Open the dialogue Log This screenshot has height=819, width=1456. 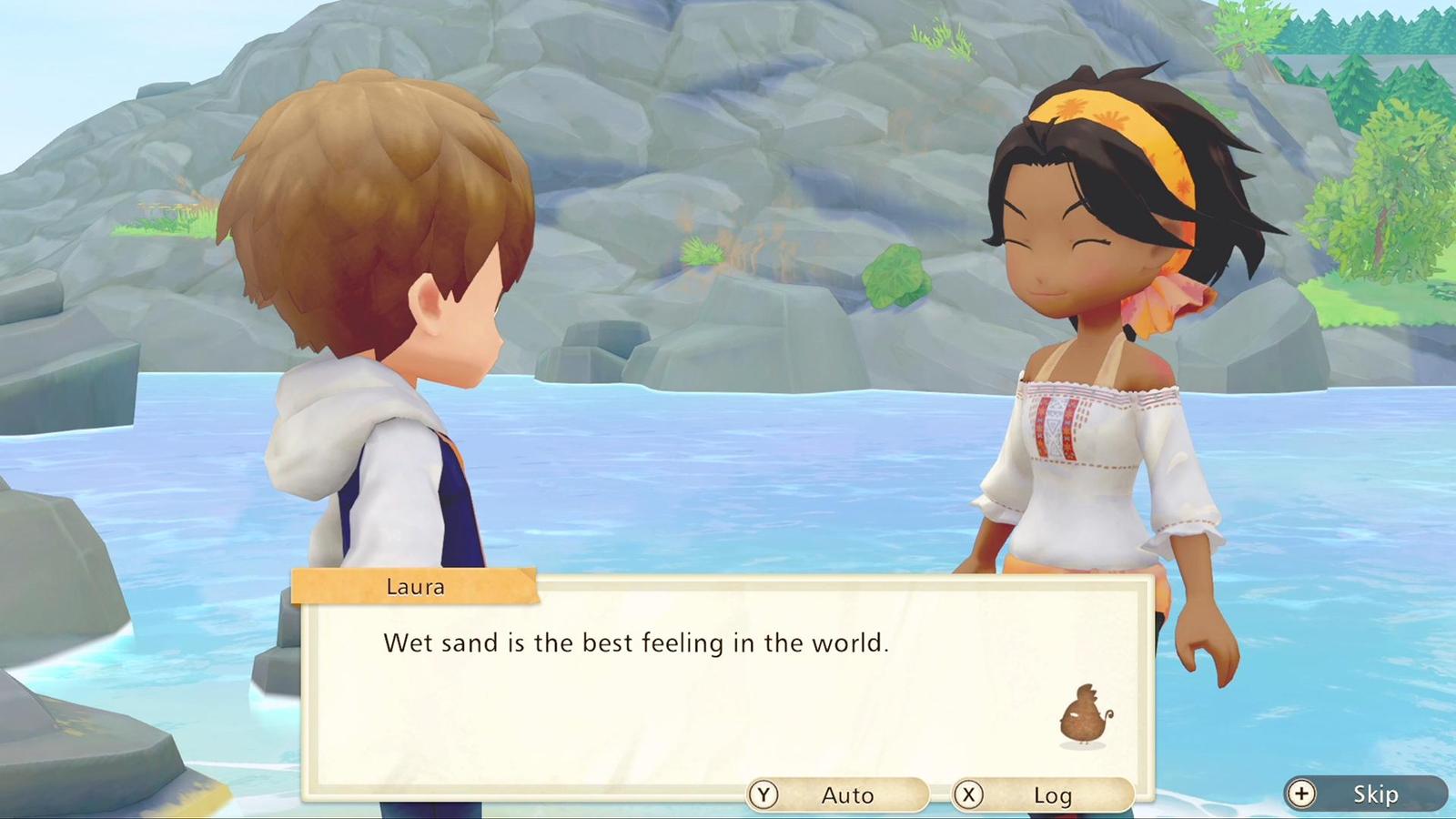coord(1042,795)
